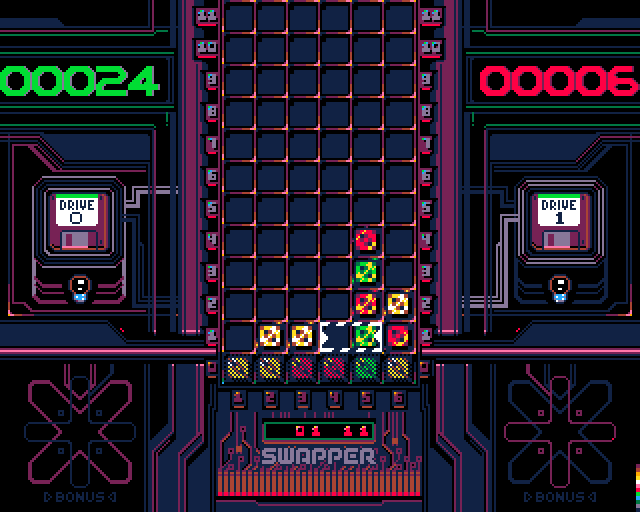Choose the red tile in row 2
This screenshot has height=512, width=640.
367,303
